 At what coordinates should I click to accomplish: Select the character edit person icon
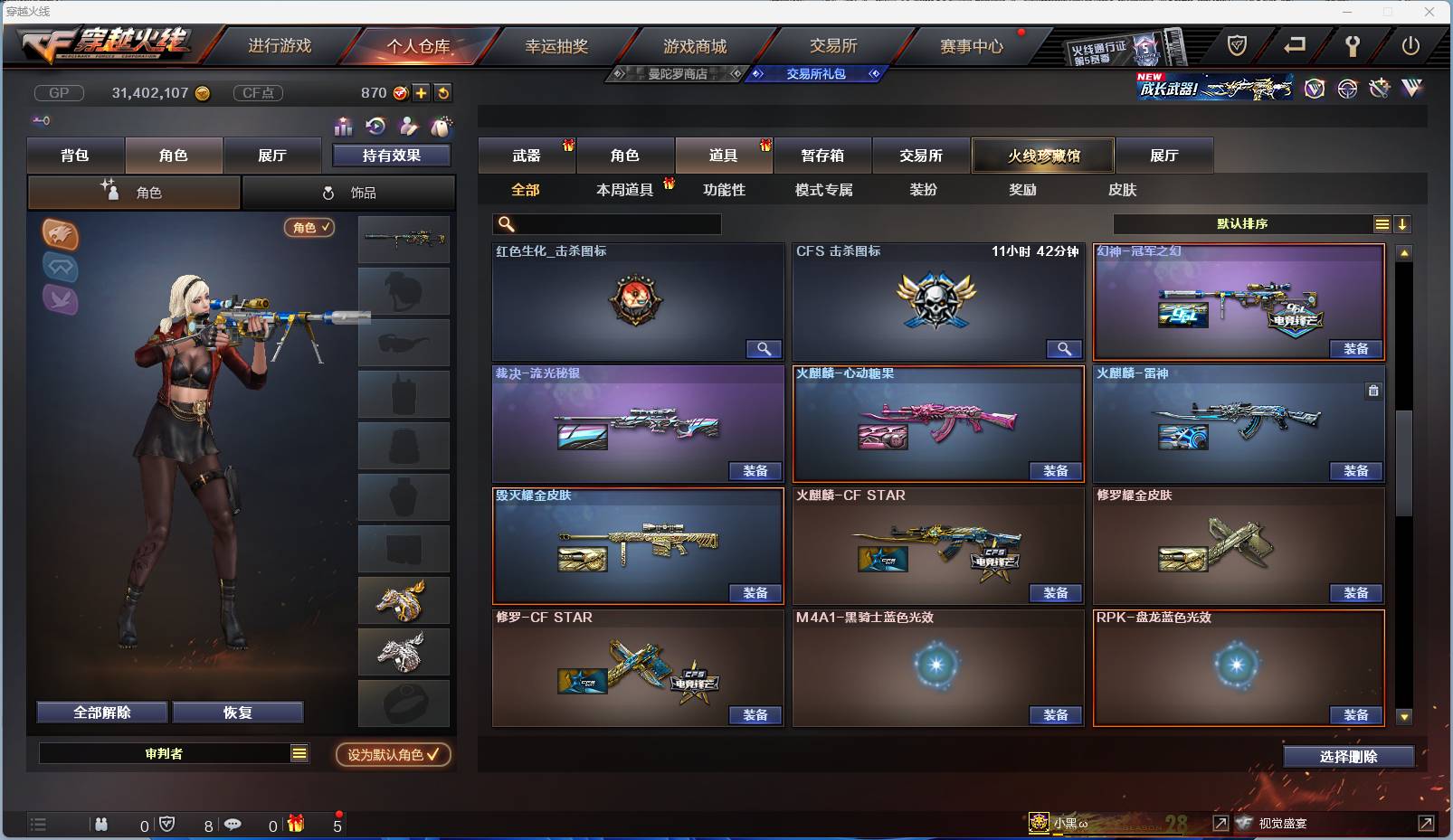pyautogui.click(x=408, y=126)
